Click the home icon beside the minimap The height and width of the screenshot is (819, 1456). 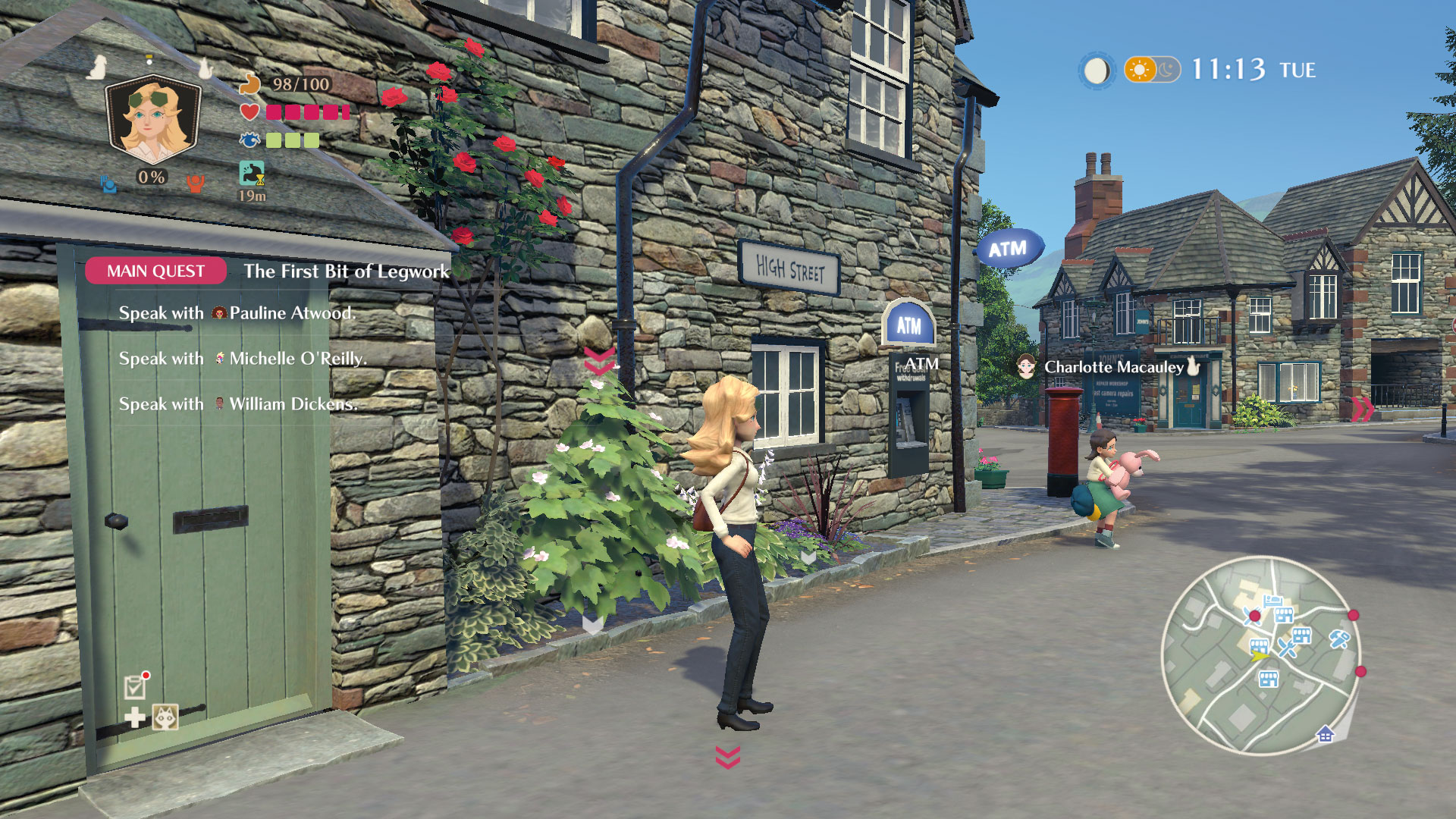[1325, 734]
